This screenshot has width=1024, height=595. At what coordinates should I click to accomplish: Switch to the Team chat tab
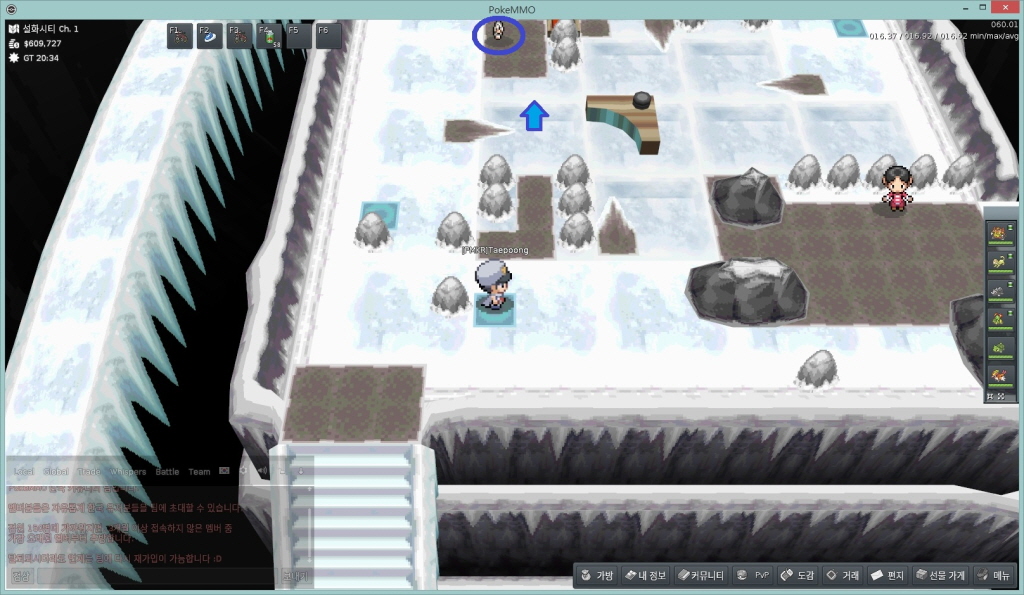point(199,471)
